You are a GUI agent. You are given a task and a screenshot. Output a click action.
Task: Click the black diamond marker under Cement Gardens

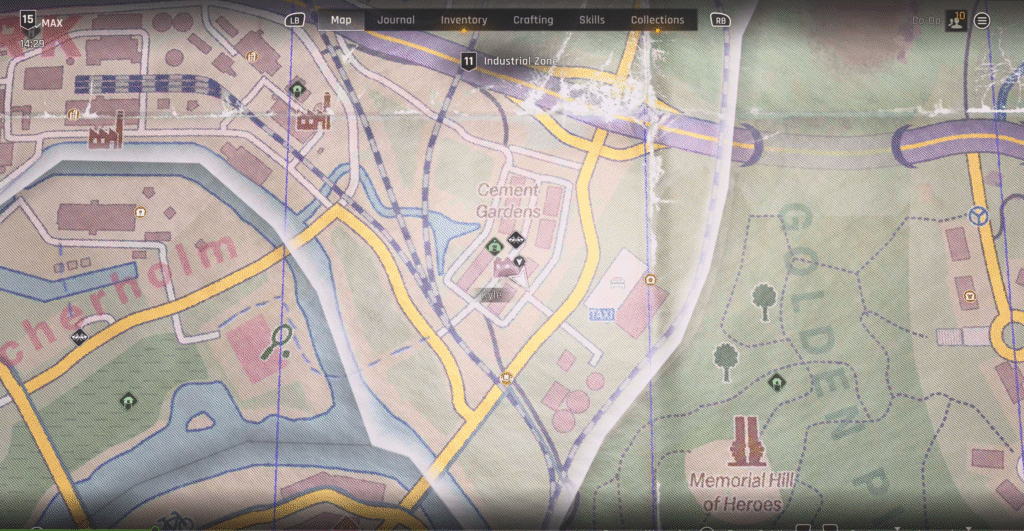[516, 239]
